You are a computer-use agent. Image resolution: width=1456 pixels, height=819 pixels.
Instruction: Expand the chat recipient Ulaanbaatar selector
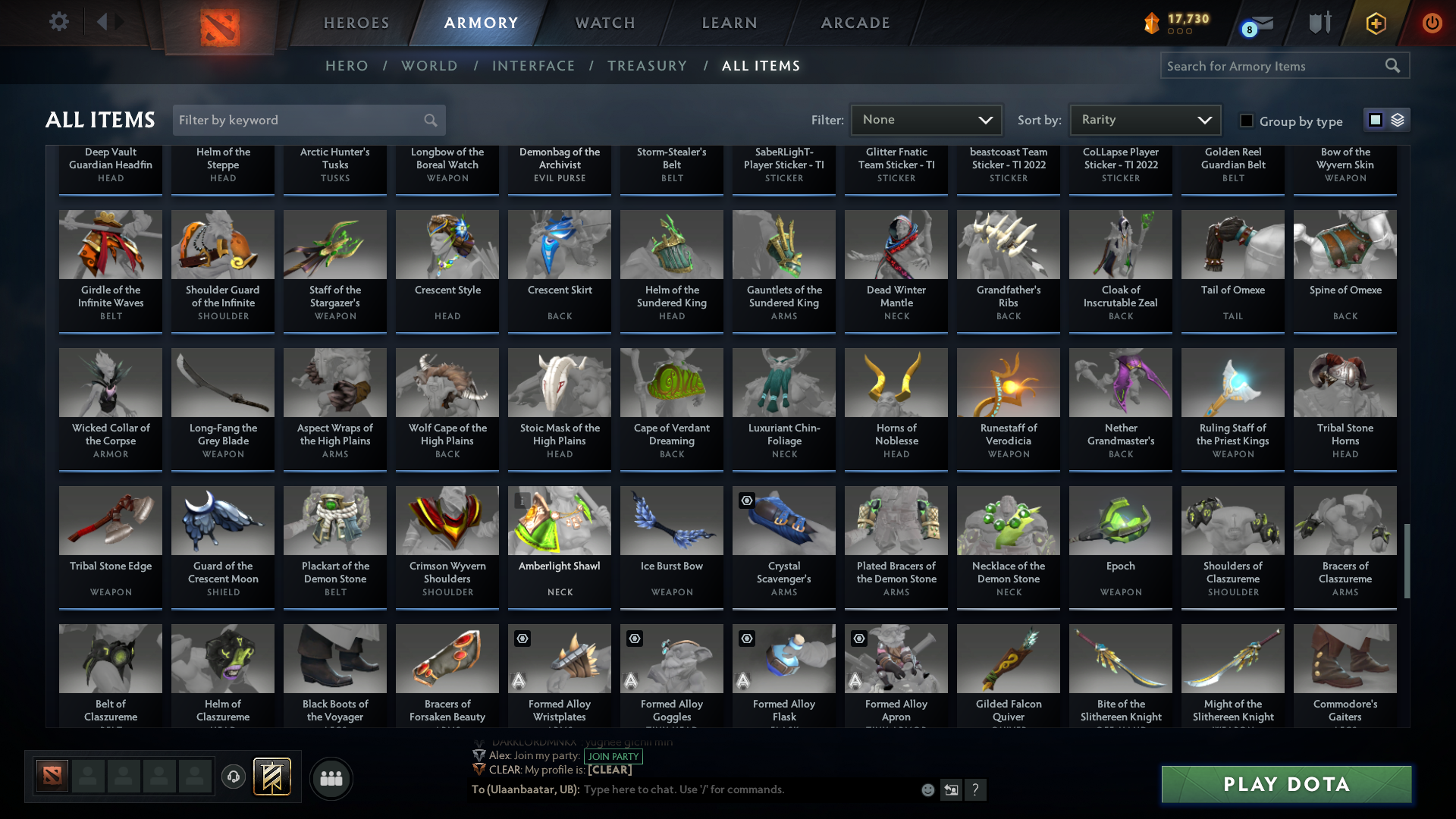[x=523, y=789]
